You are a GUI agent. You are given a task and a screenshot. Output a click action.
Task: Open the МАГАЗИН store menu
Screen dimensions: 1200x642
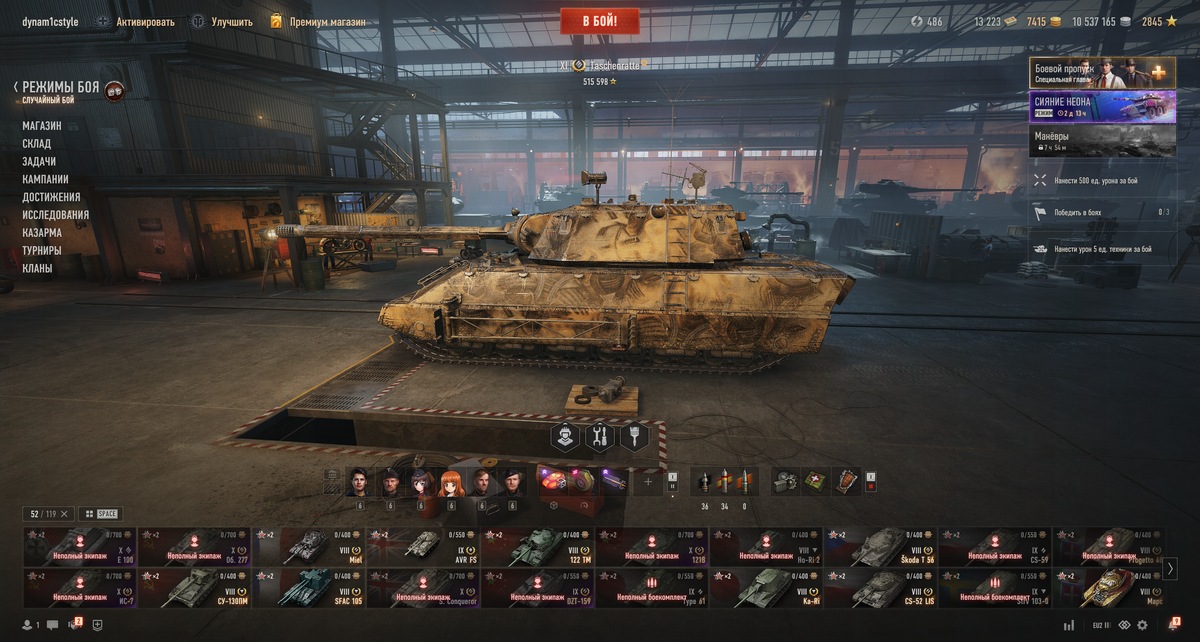coord(42,126)
